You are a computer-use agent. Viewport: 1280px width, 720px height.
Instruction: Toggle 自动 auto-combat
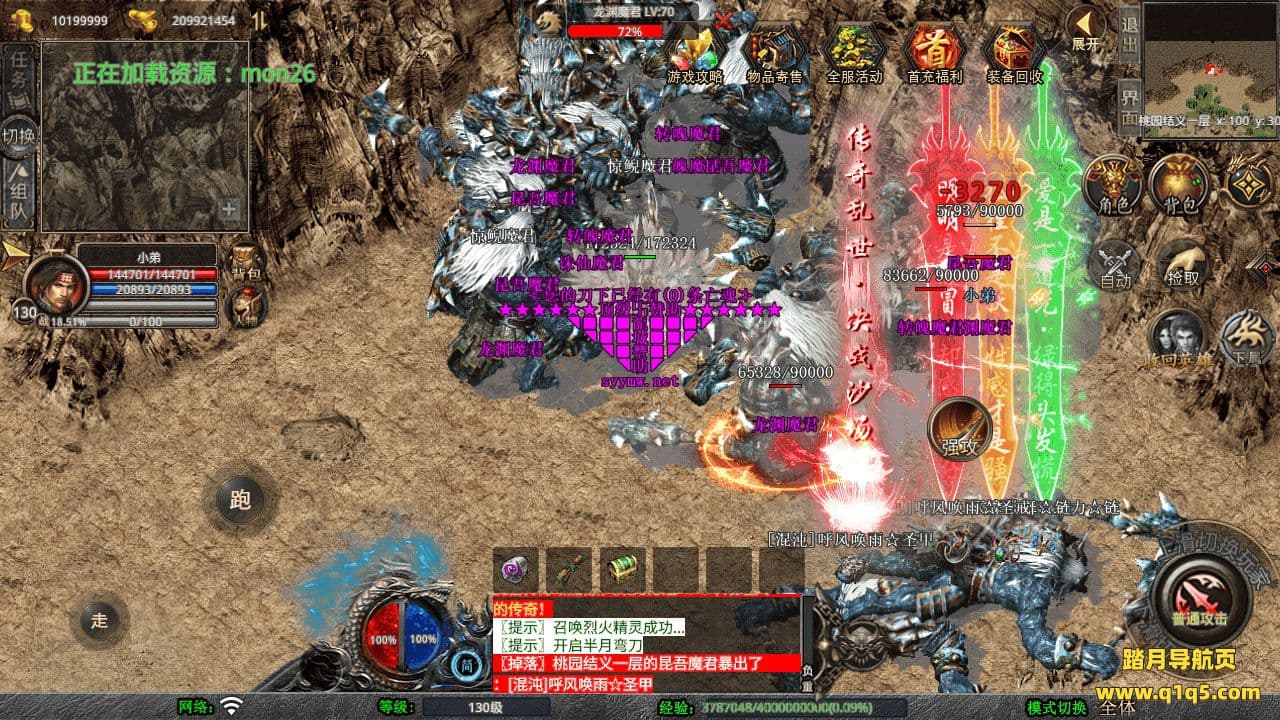coord(1115,265)
